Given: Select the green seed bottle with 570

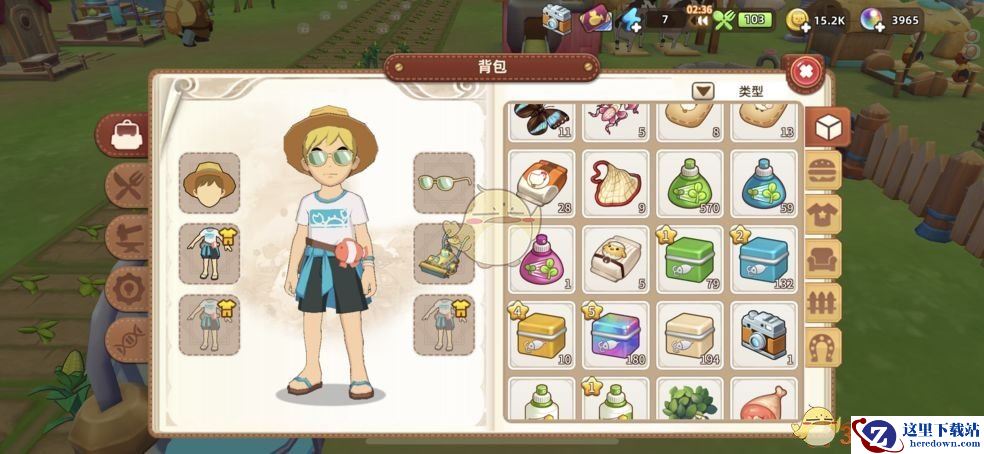Looking at the screenshot, I should tap(689, 184).
